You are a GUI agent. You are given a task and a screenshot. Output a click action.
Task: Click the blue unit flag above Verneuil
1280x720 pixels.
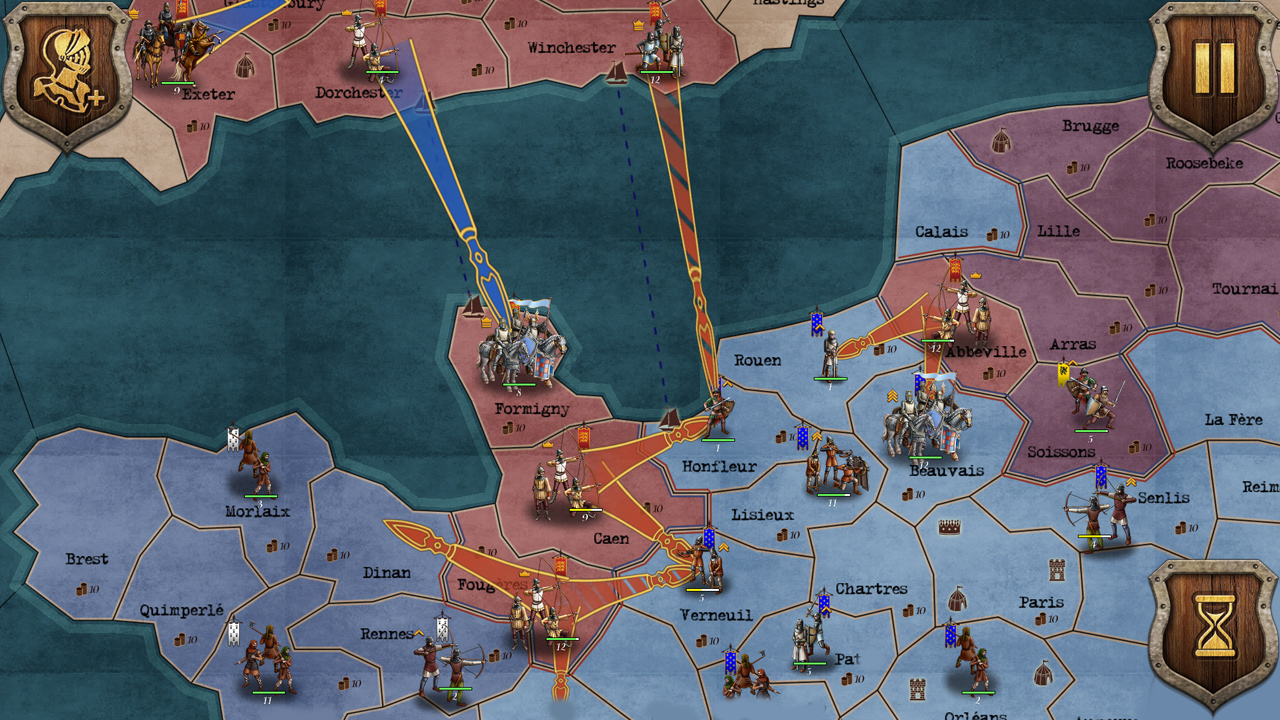click(710, 540)
